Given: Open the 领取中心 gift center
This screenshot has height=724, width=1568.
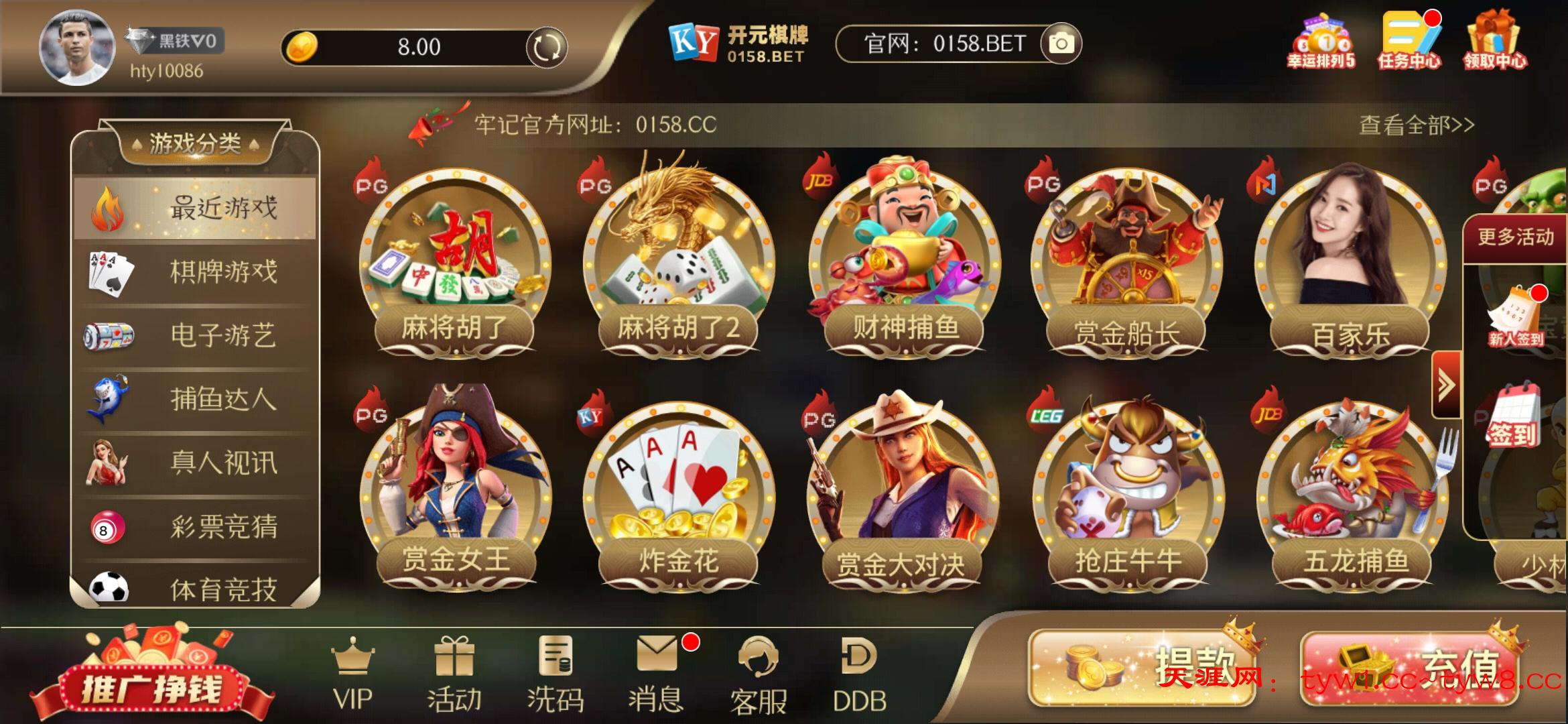Looking at the screenshot, I should point(1494,40).
